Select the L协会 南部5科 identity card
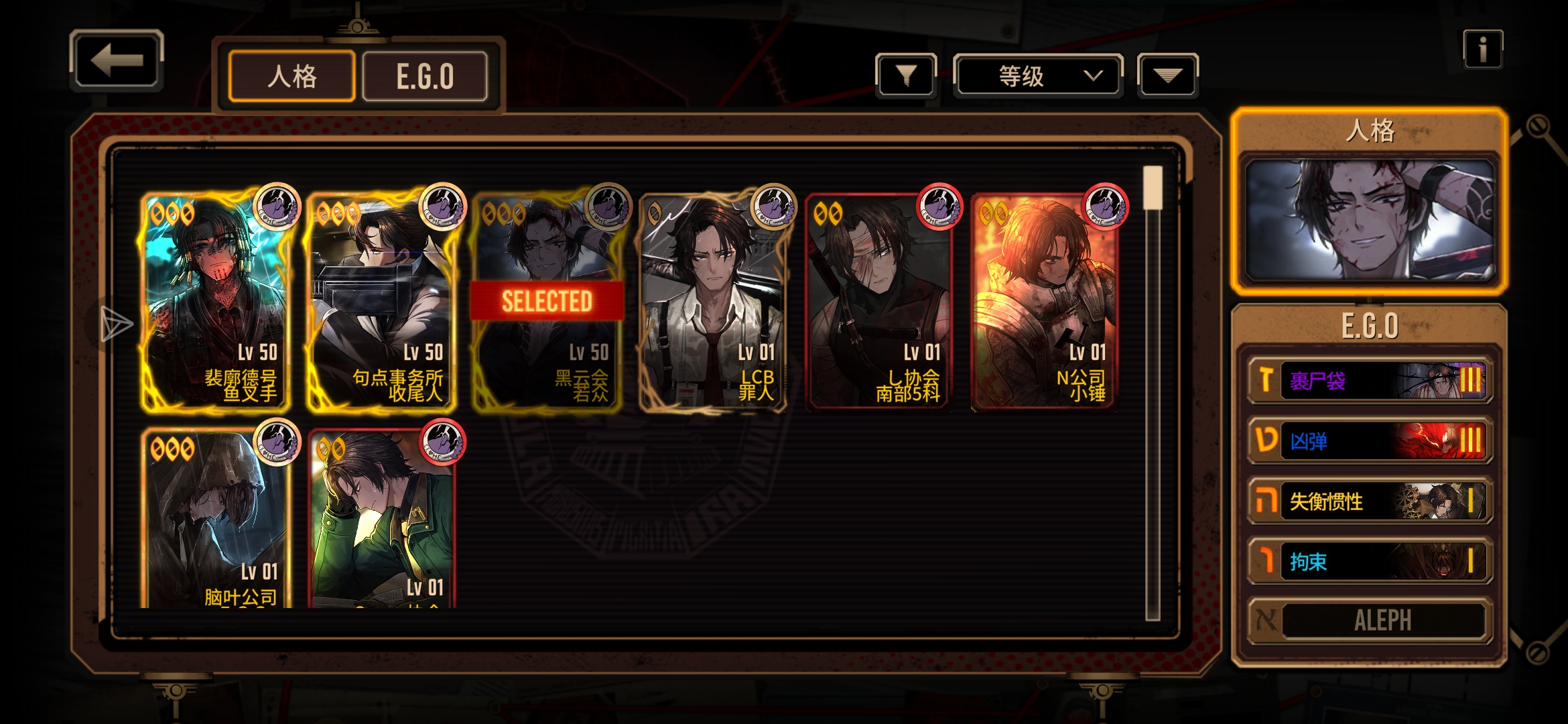This screenshot has height=724, width=1568. coord(878,302)
